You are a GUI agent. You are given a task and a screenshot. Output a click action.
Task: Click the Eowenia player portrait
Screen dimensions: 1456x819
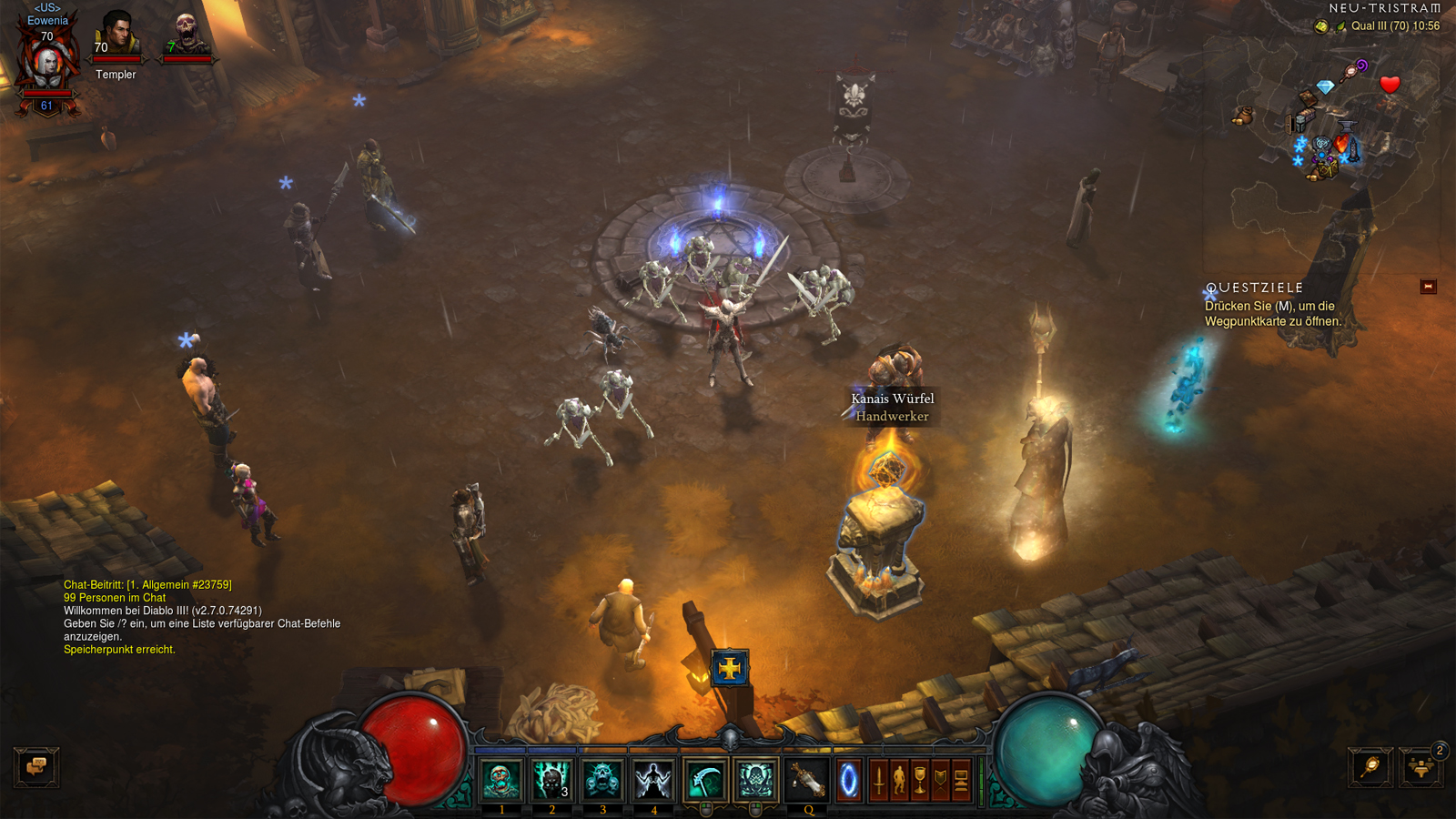[x=46, y=64]
